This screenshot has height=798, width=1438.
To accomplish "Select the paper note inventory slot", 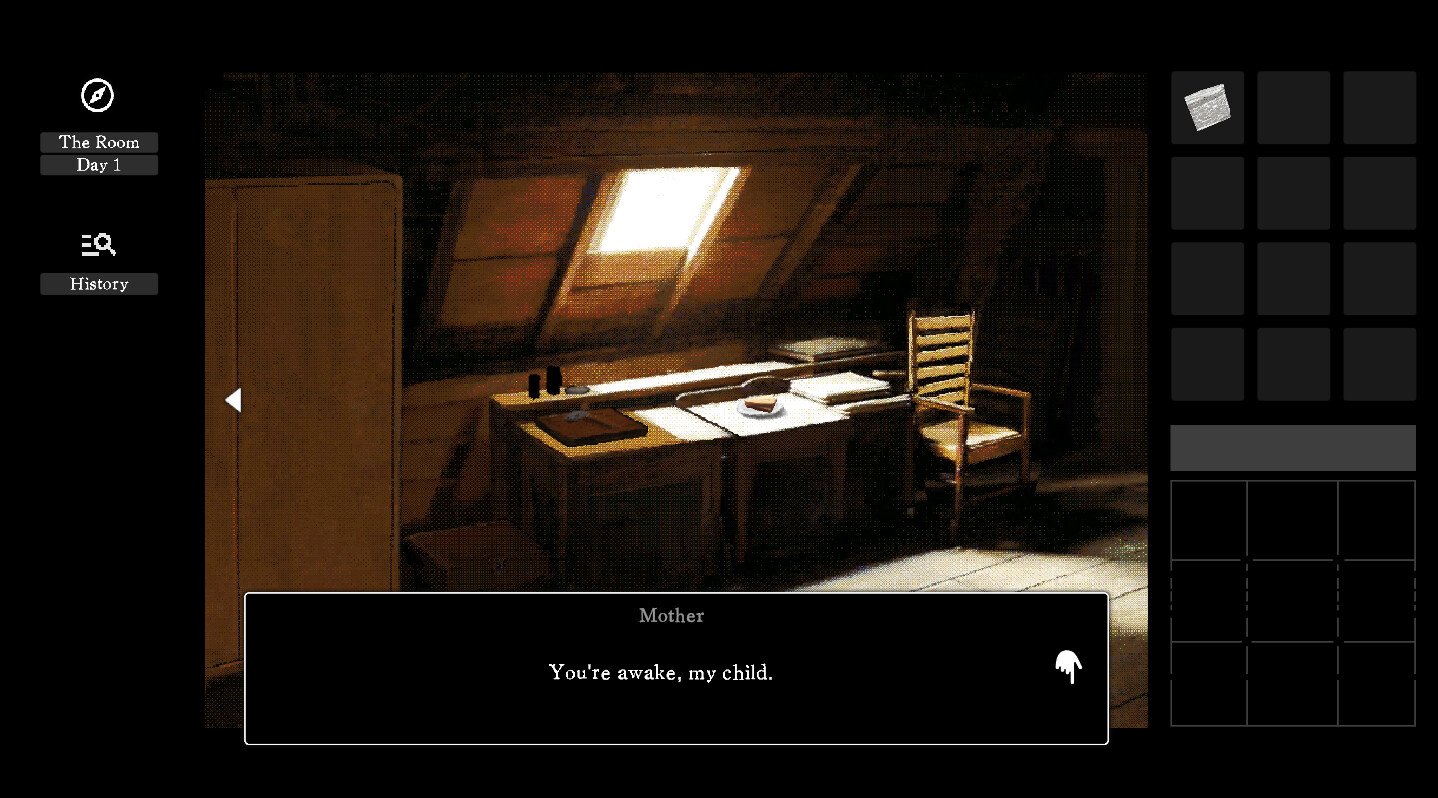I will coord(1207,107).
